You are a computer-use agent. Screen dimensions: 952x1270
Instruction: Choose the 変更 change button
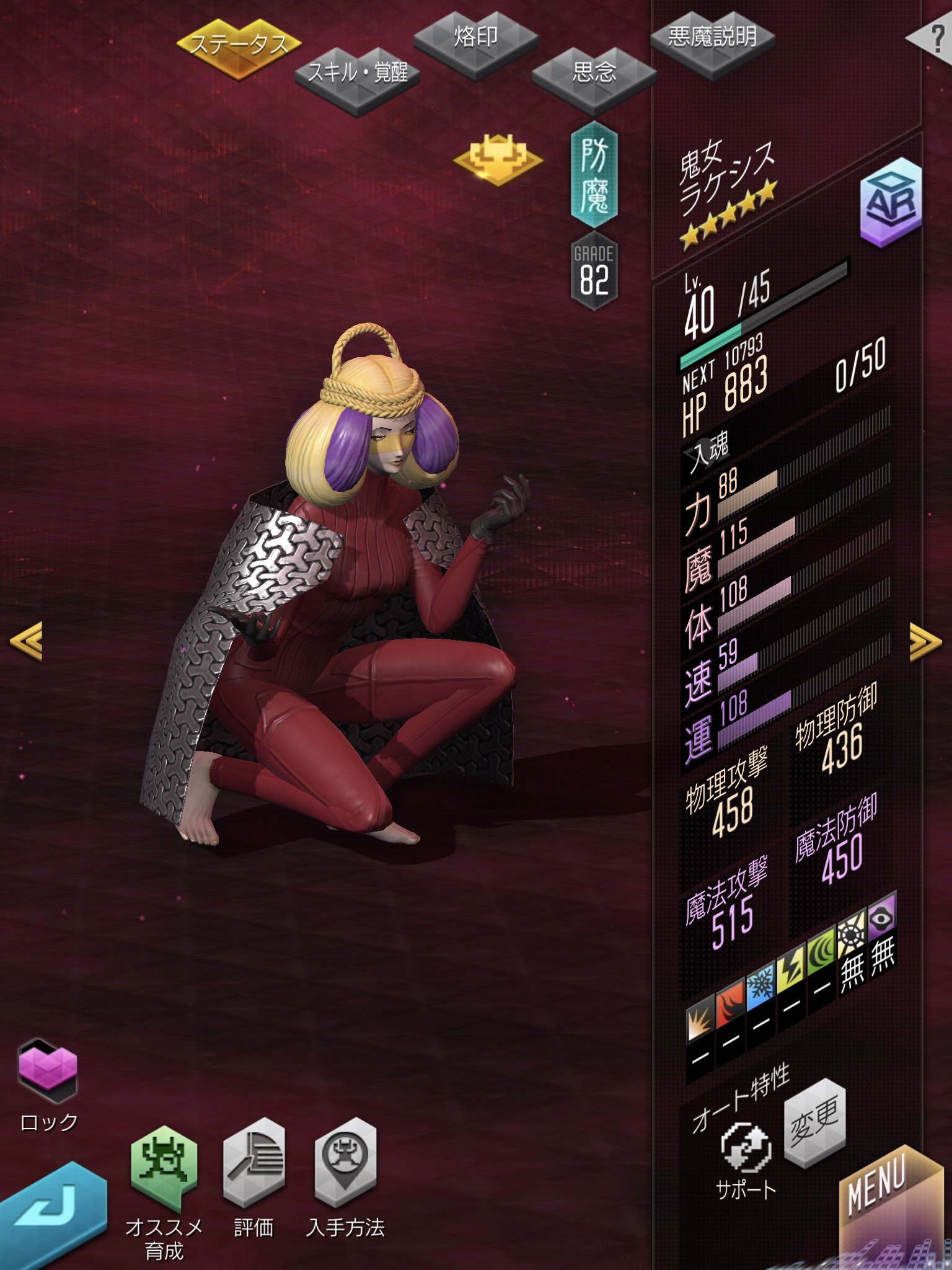[x=814, y=1121]
